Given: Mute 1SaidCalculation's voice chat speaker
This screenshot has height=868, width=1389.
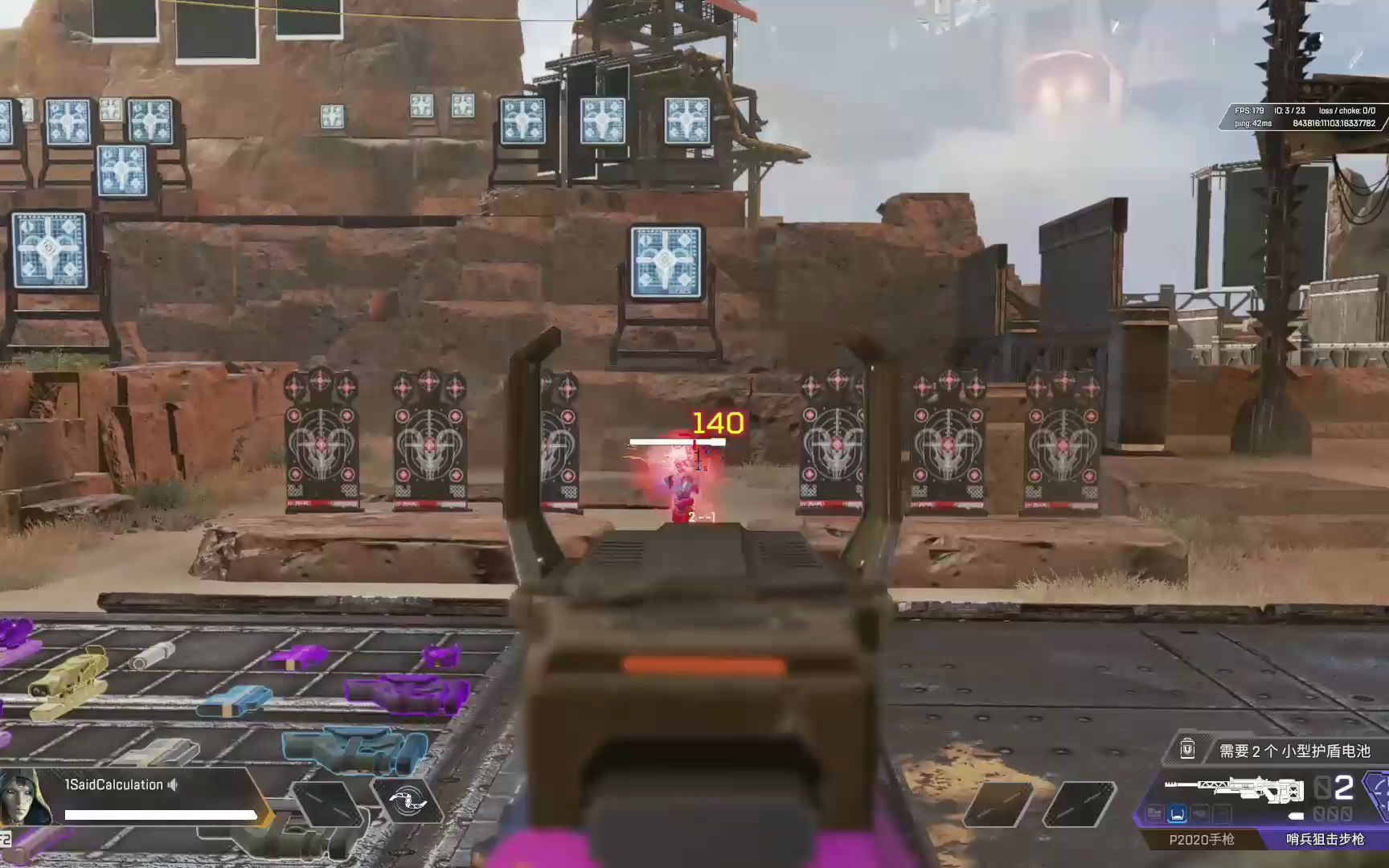Looking at the screenshot, I should (x=173, y=785).
